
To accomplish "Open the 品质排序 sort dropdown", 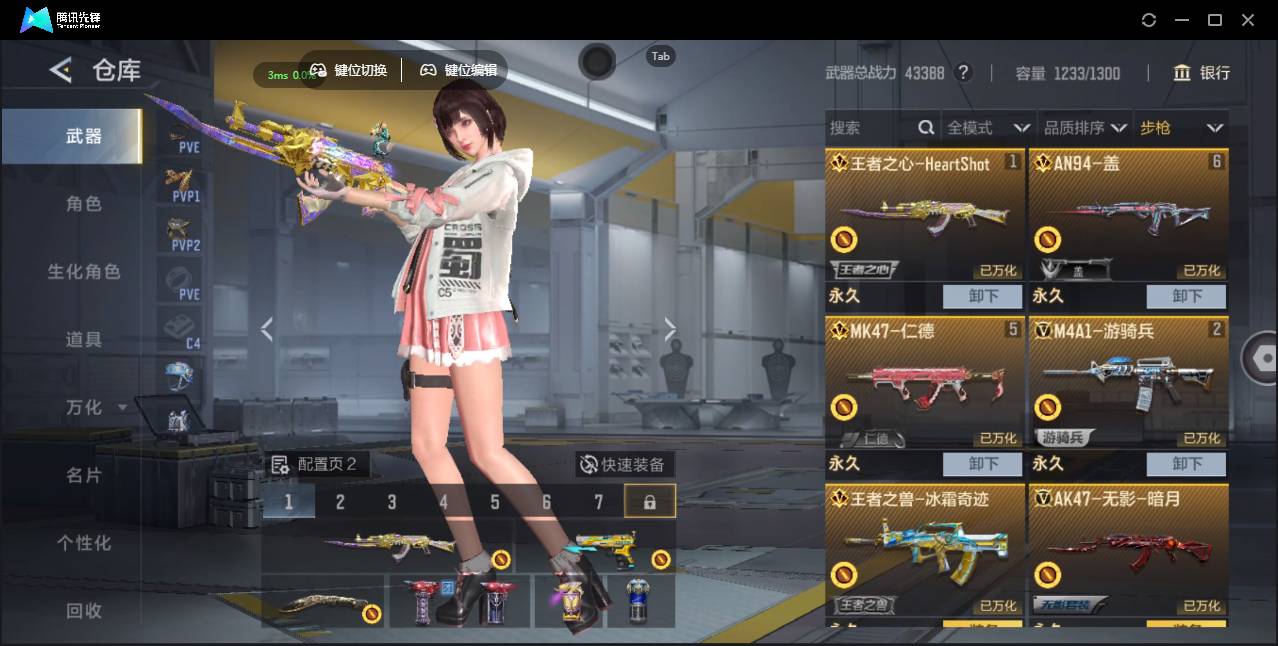I will pyautogui.click(x=1084, y=128).
